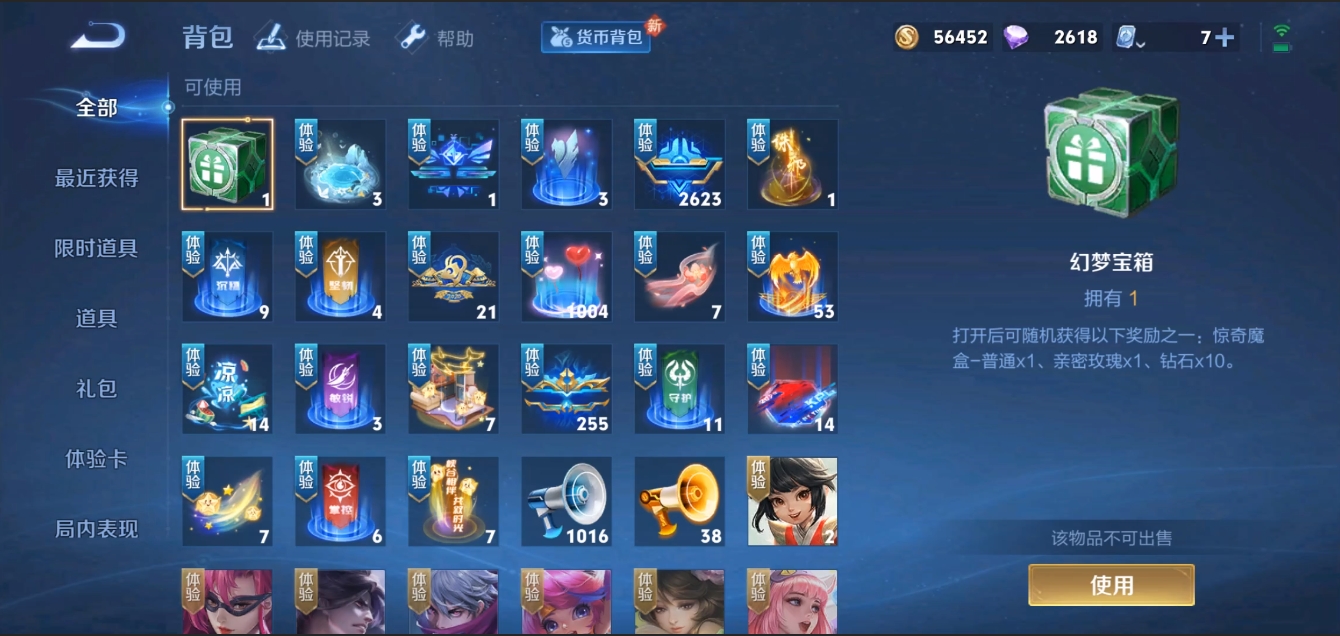The height and width of the screenshot is (636, 1340).
Task: Select the blue megaphone item with 1016
Action: [x=566, y=502]
